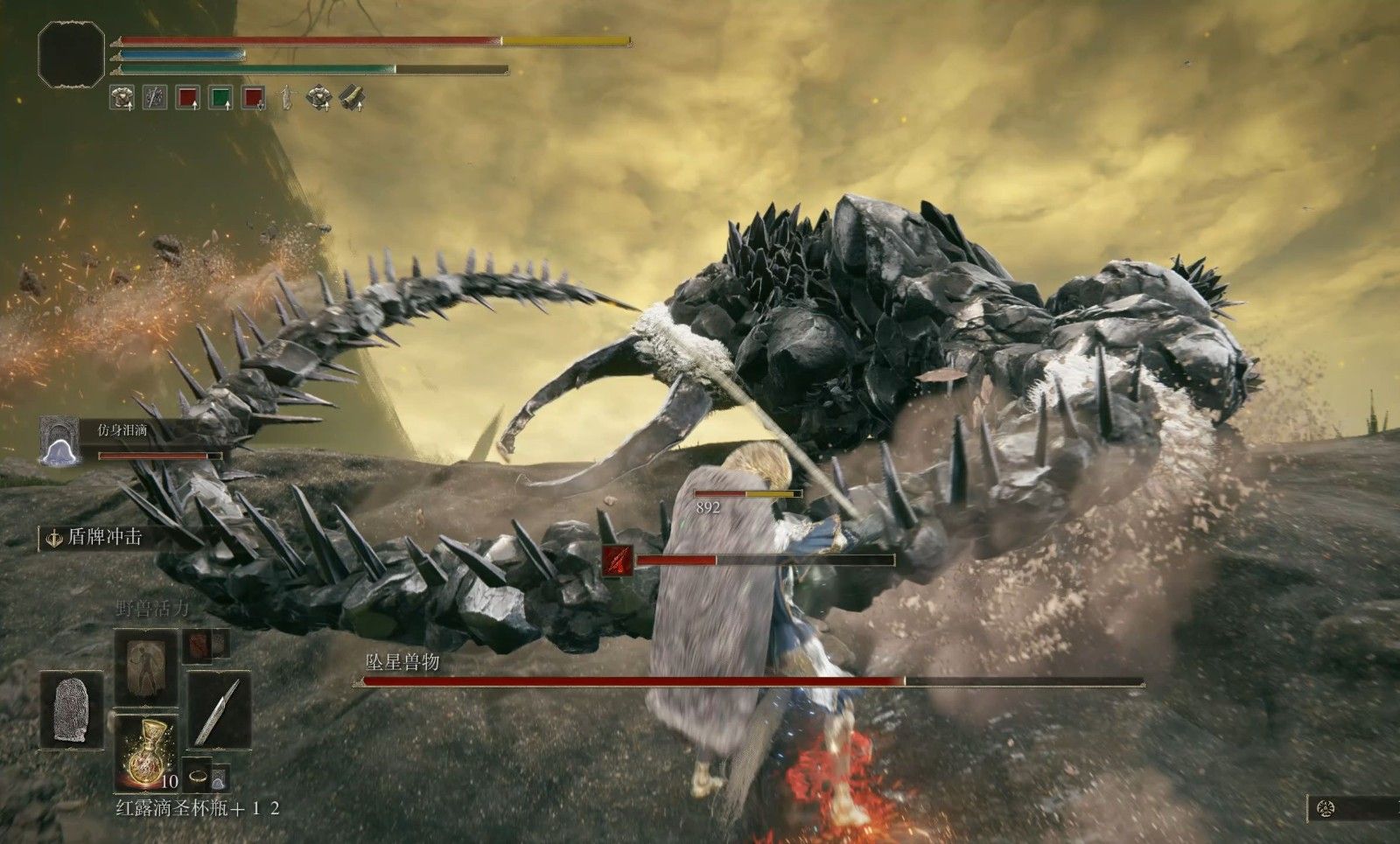The height and width of the screenshot is (844, 1400).
Task: Select the right-hand lance weapon slot
Action: [219, 710]
